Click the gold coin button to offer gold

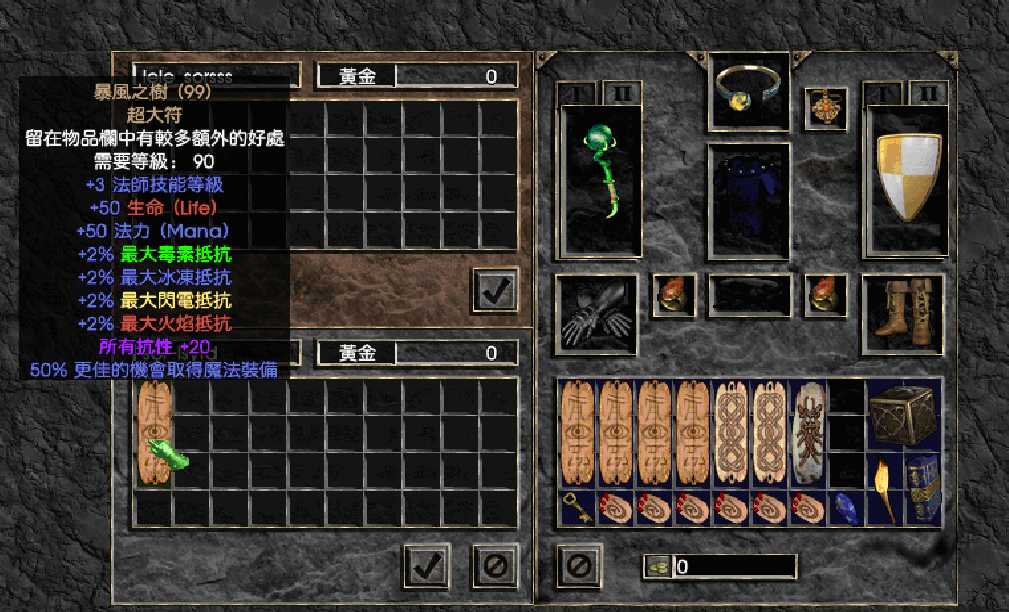click(657, 567)
